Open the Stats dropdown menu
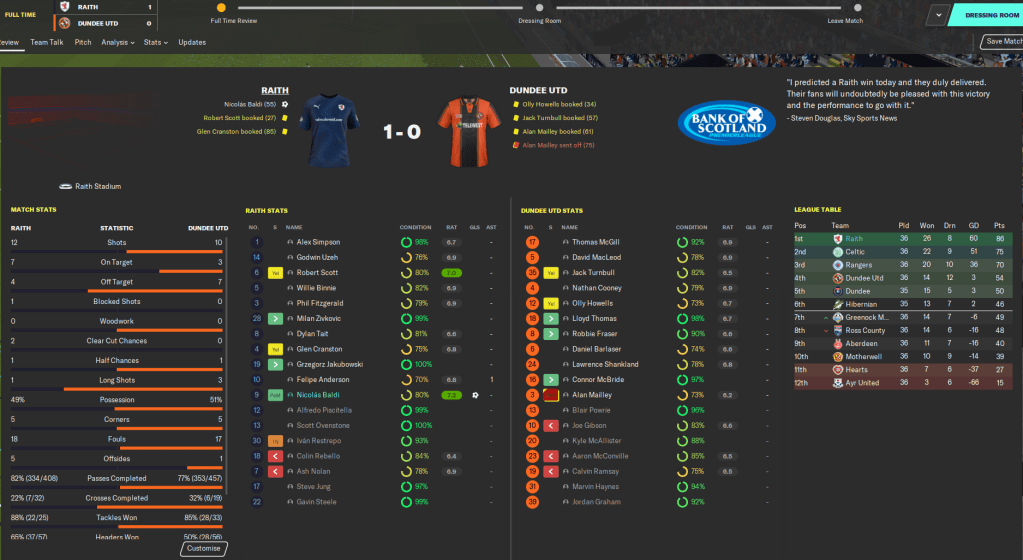1023x560 pixels. click(x=154, y=42)
